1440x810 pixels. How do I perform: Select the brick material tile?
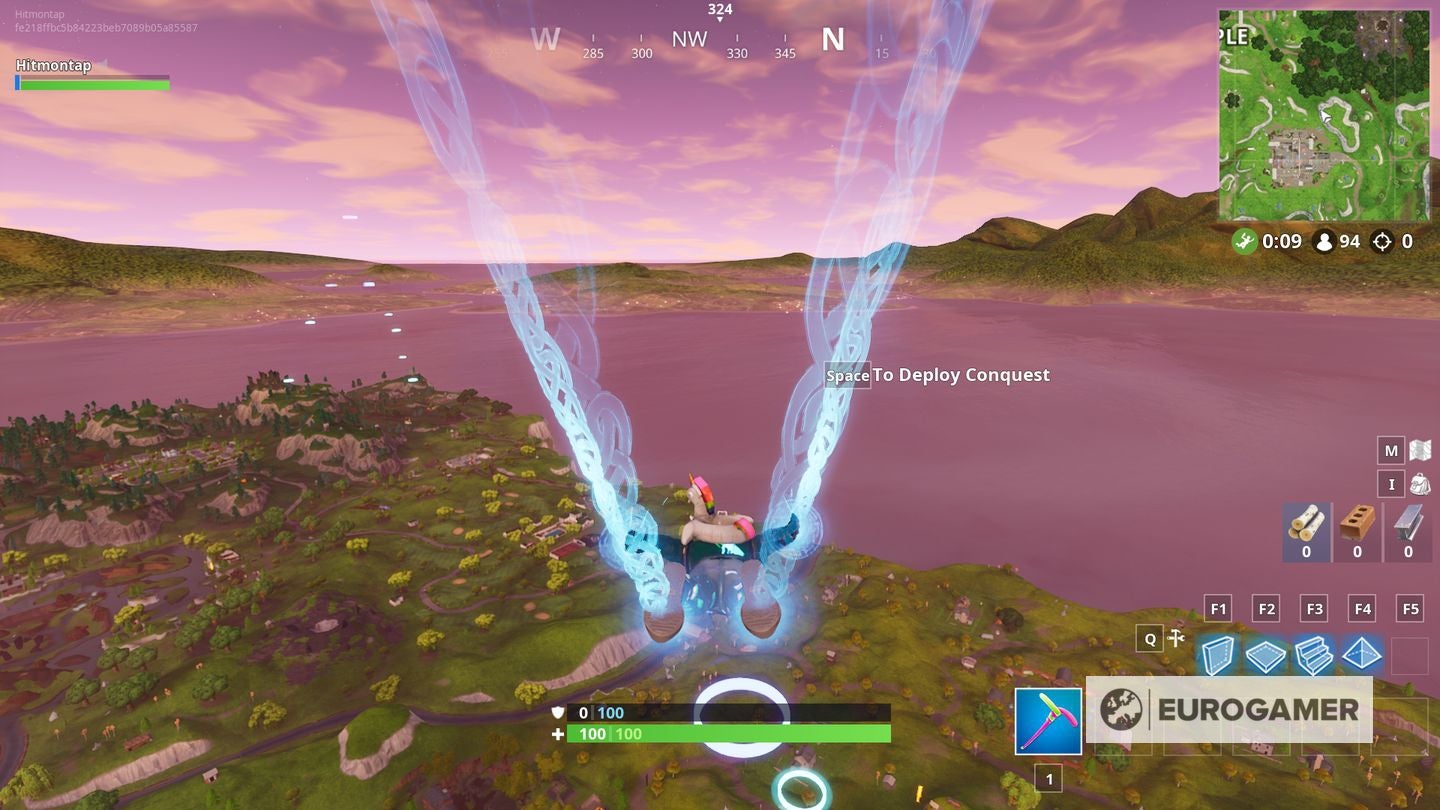pos(1357,532)
